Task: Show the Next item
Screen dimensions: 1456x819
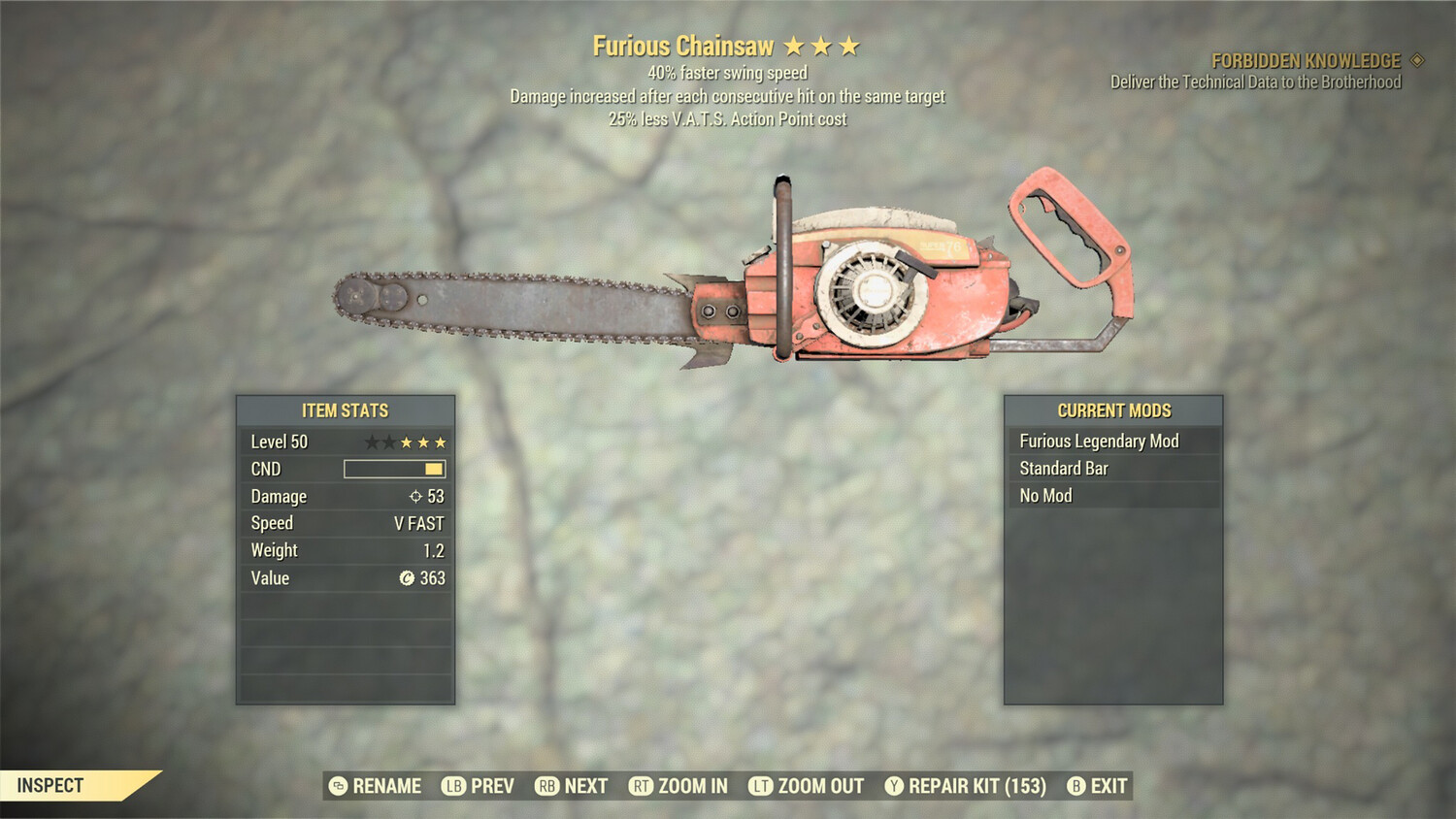Action: pyautogui.click(x=572, y=786)
